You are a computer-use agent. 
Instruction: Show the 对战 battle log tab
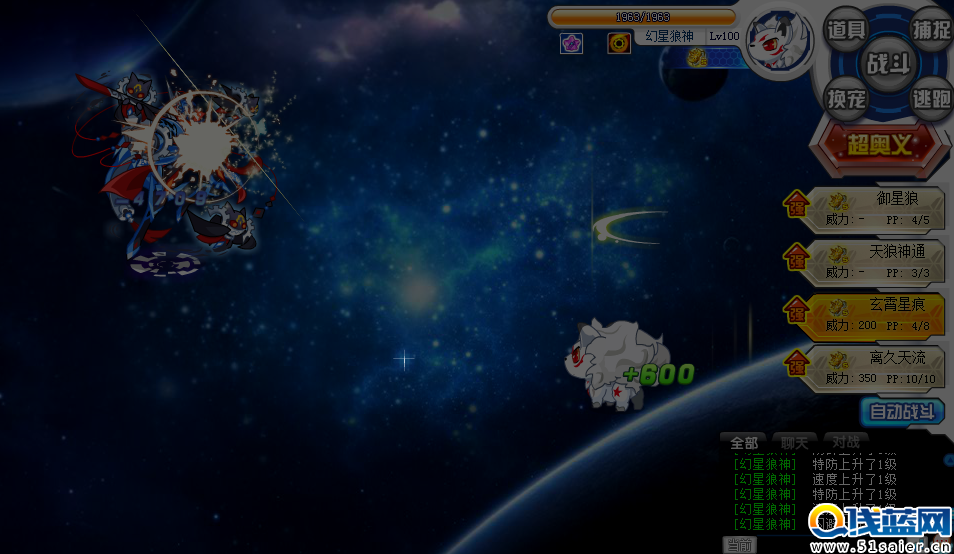(846, 442)
